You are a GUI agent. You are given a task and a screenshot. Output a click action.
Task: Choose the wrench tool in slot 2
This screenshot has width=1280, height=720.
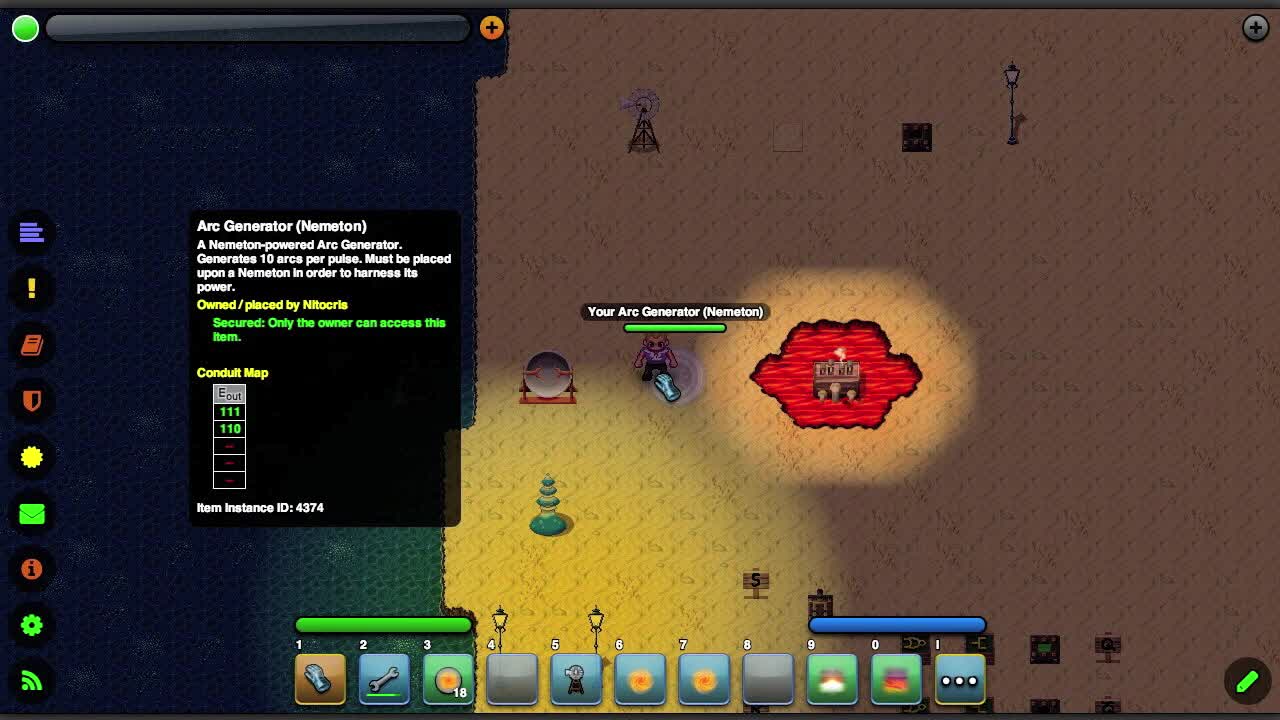click(384, 680)
